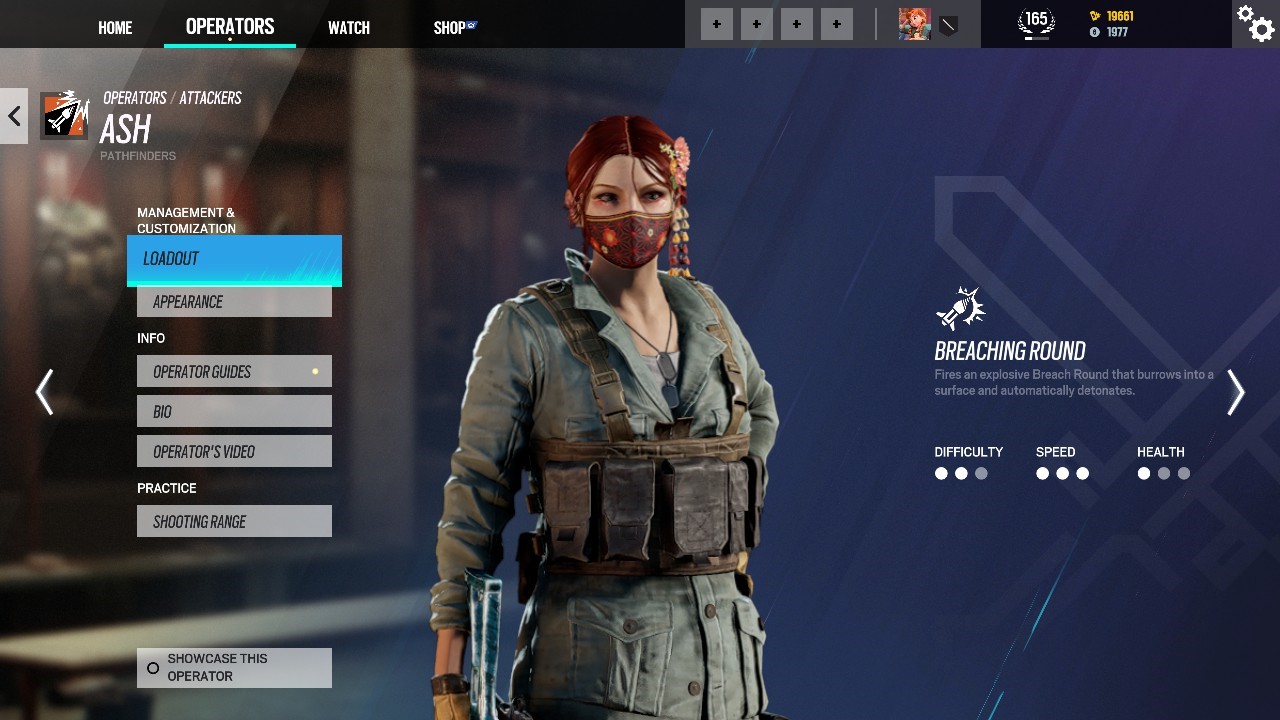This screenshot has height=720, width=1280.
Task: Open the SHOP menu
Action: 447,27
